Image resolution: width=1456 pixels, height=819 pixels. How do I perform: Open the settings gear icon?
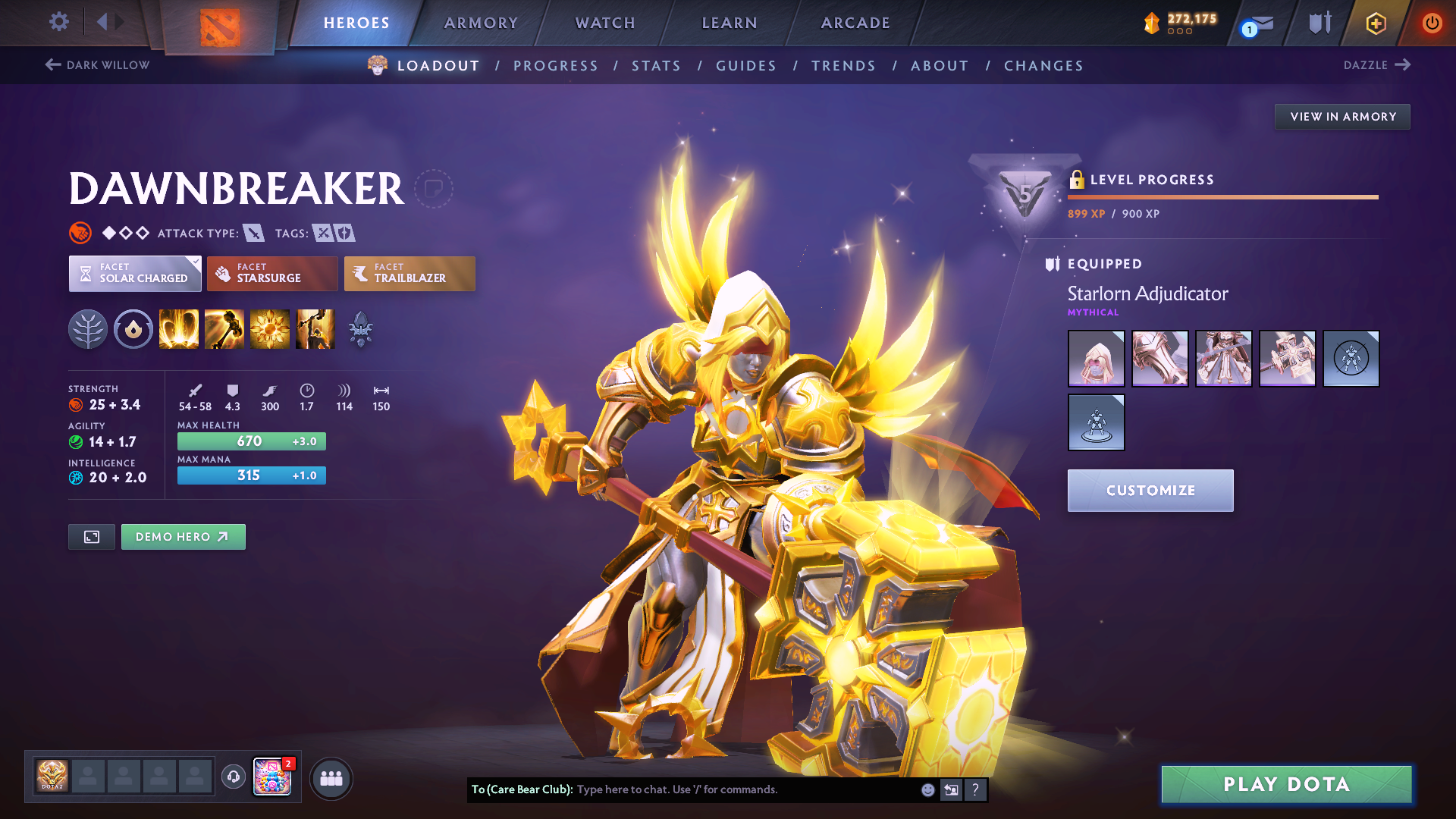(x=59, y=21)
